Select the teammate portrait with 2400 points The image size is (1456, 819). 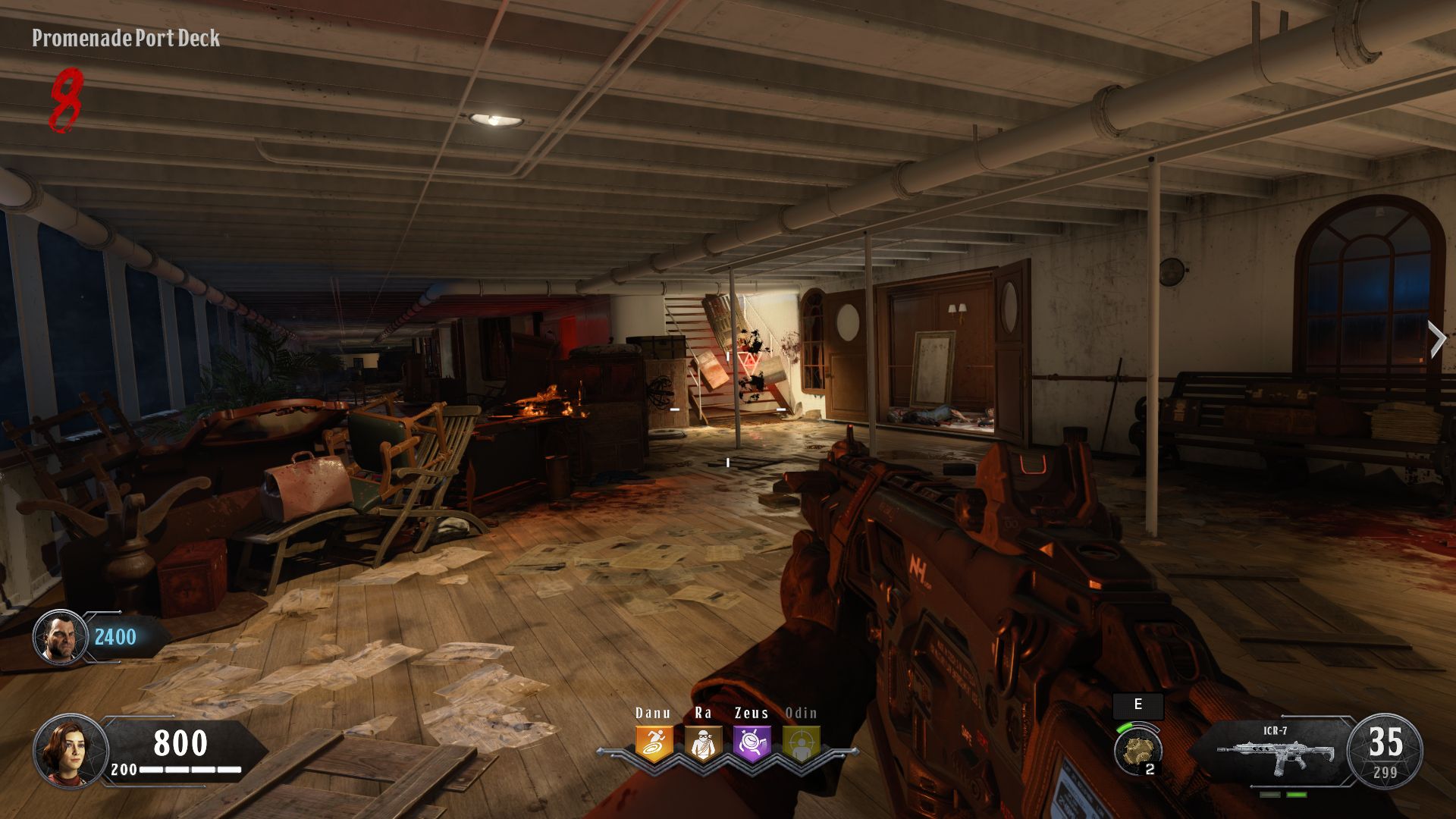[x=60, y=637]
